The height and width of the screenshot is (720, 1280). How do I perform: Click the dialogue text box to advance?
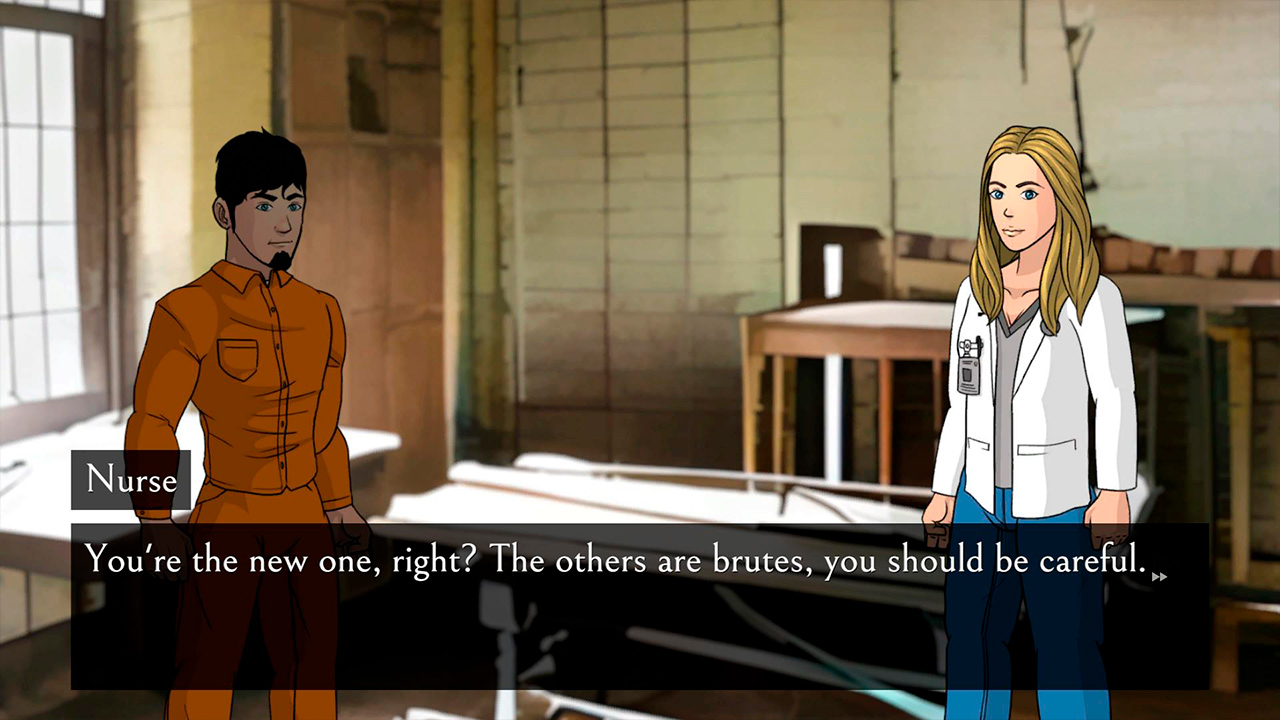coord(640,600)
